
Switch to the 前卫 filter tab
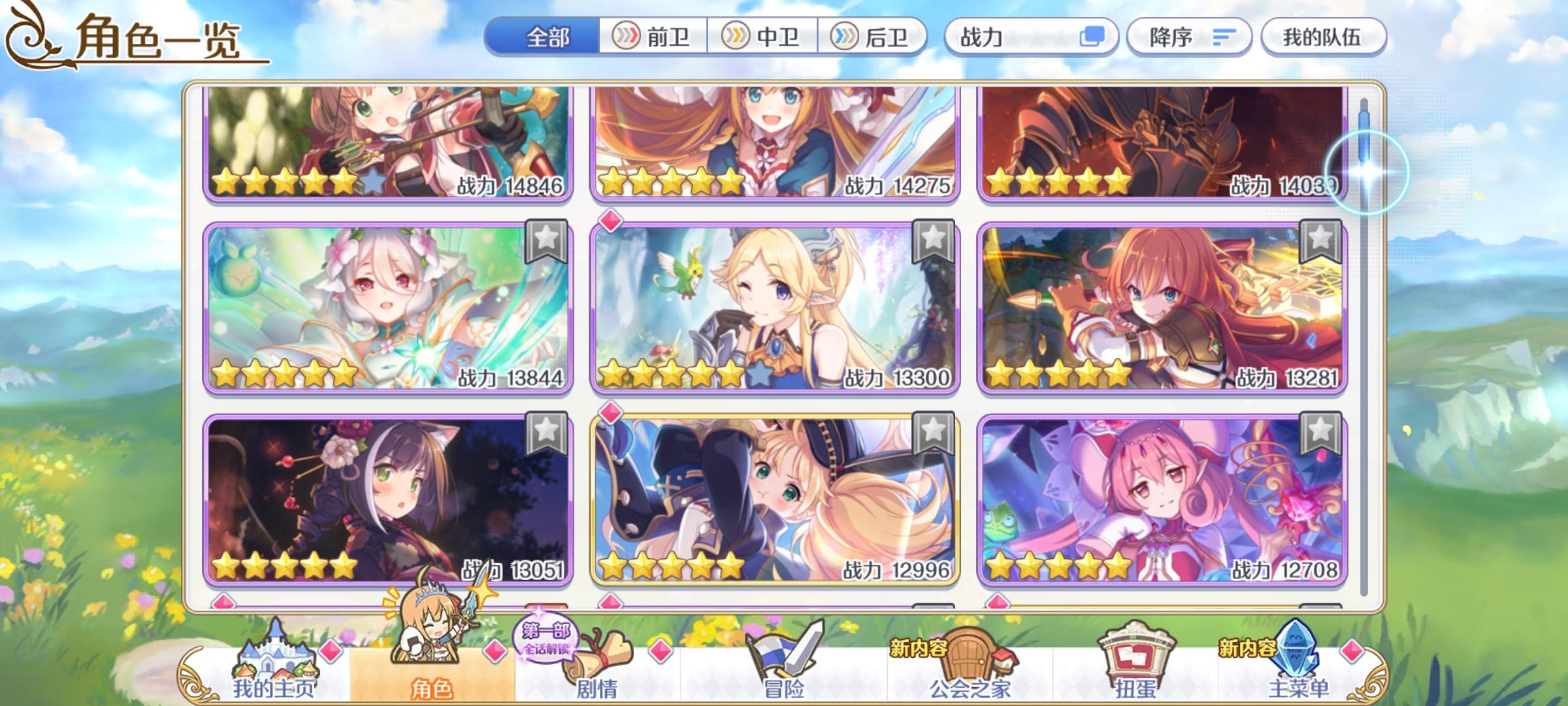point(653,37)
